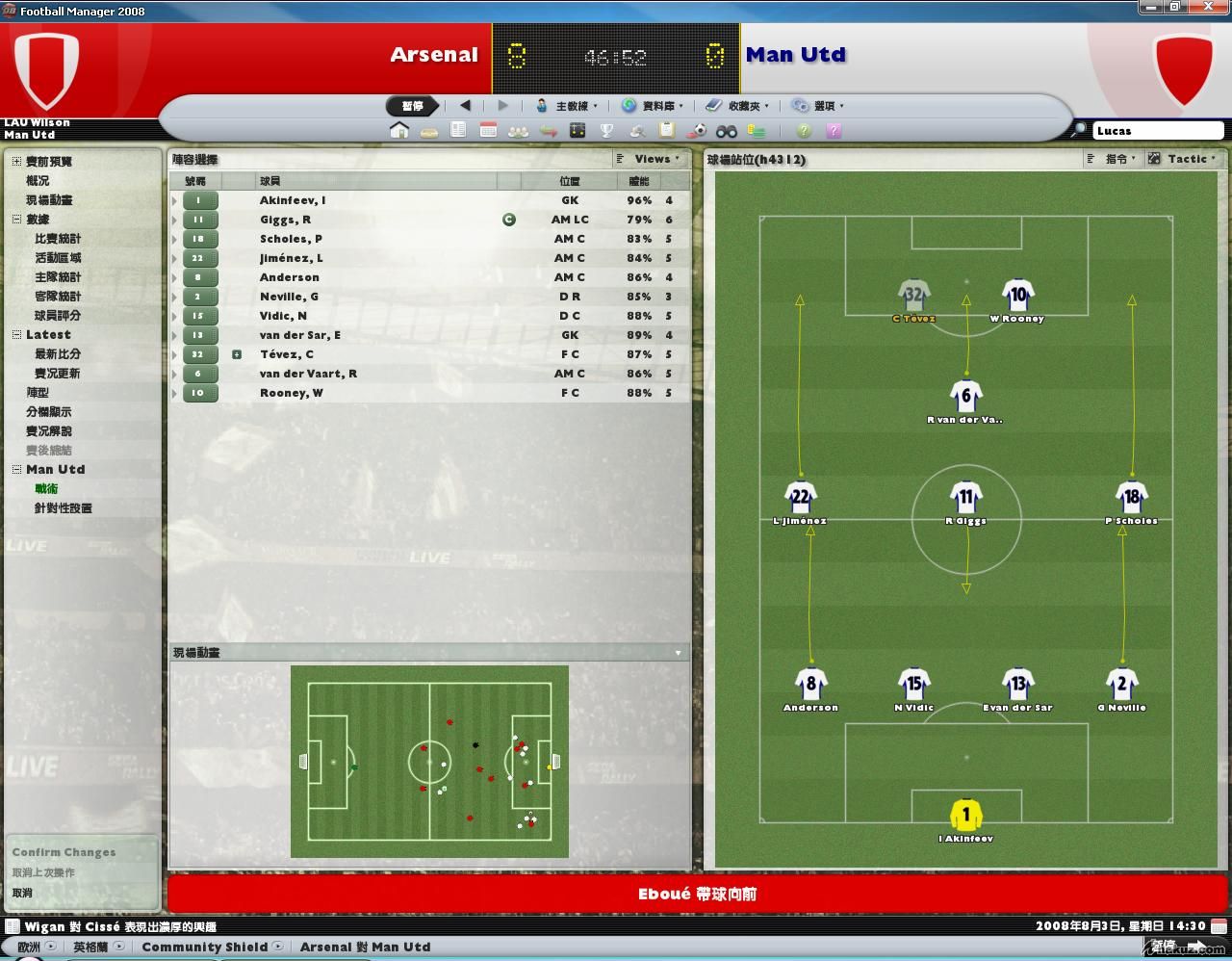Viewport: 1232px width, 961px height.
Task: Open the 資料庫 database menu
Action: (653, 106)
